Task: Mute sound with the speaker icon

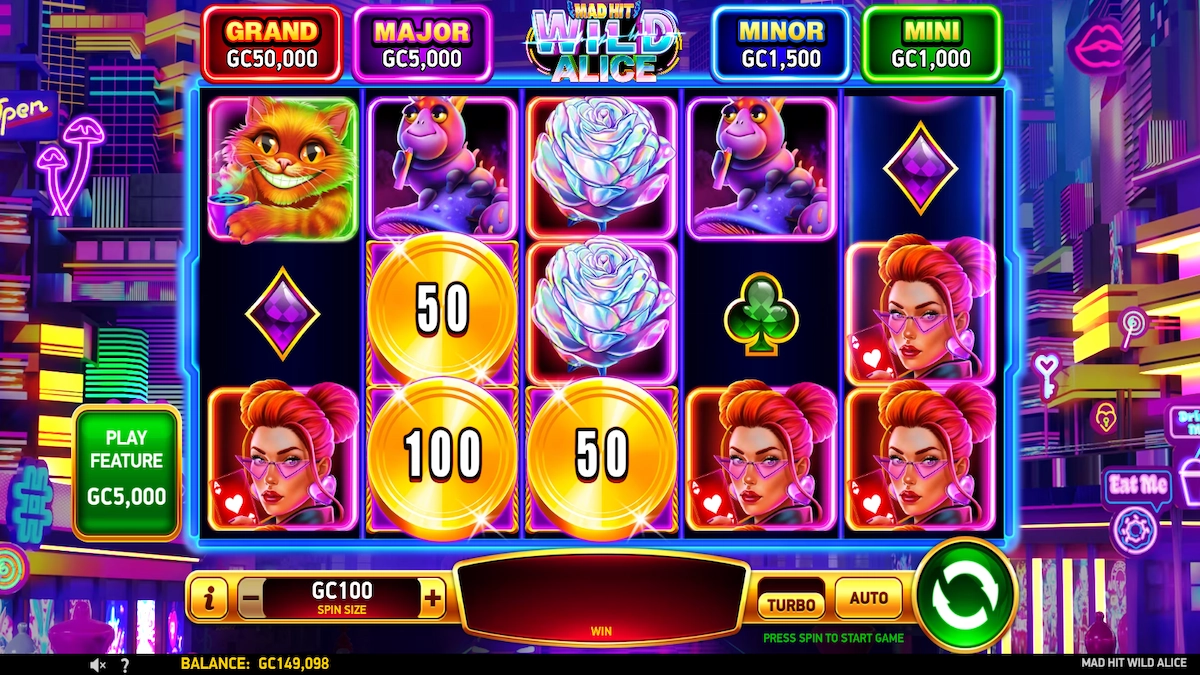Action: click(x=98, y=664)
